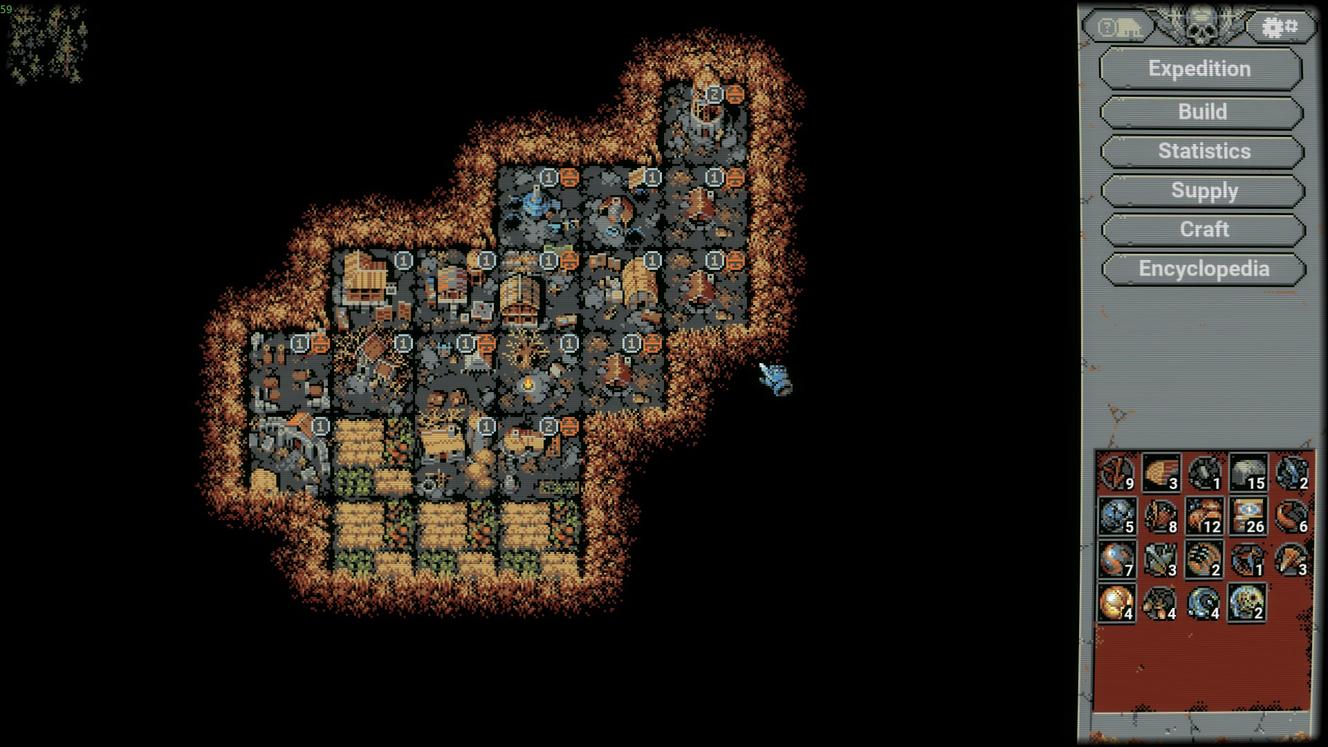Click the banner resource icon showing 26
The image size is (1328, 747).
[1247, 515]
